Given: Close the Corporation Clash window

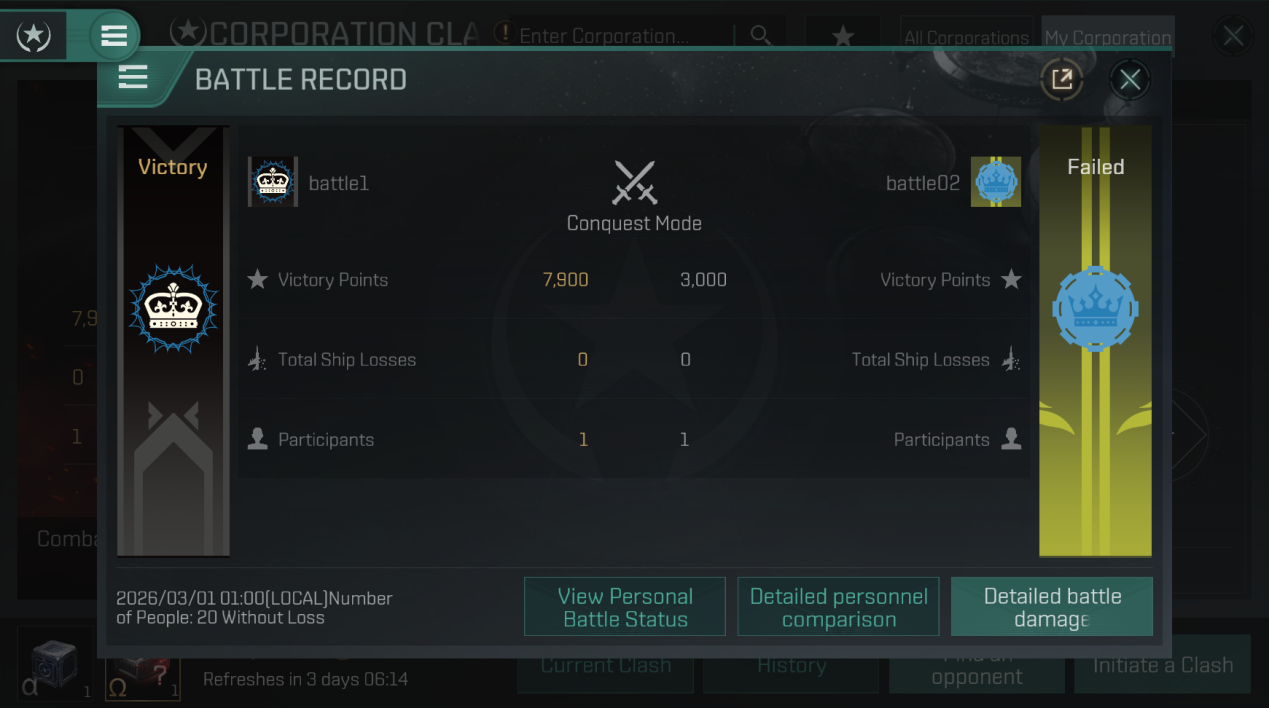Looking at the screenshot, I should point(1233,37).
